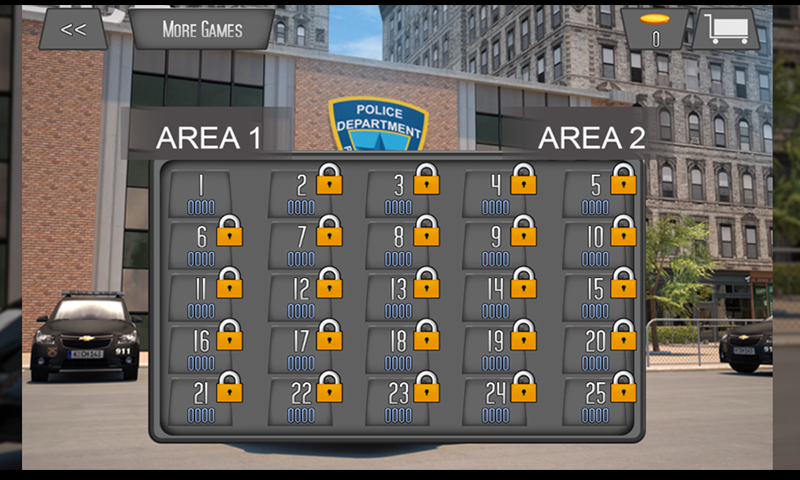Open the More Games link
800x480 pixels.
click(202, 29)
